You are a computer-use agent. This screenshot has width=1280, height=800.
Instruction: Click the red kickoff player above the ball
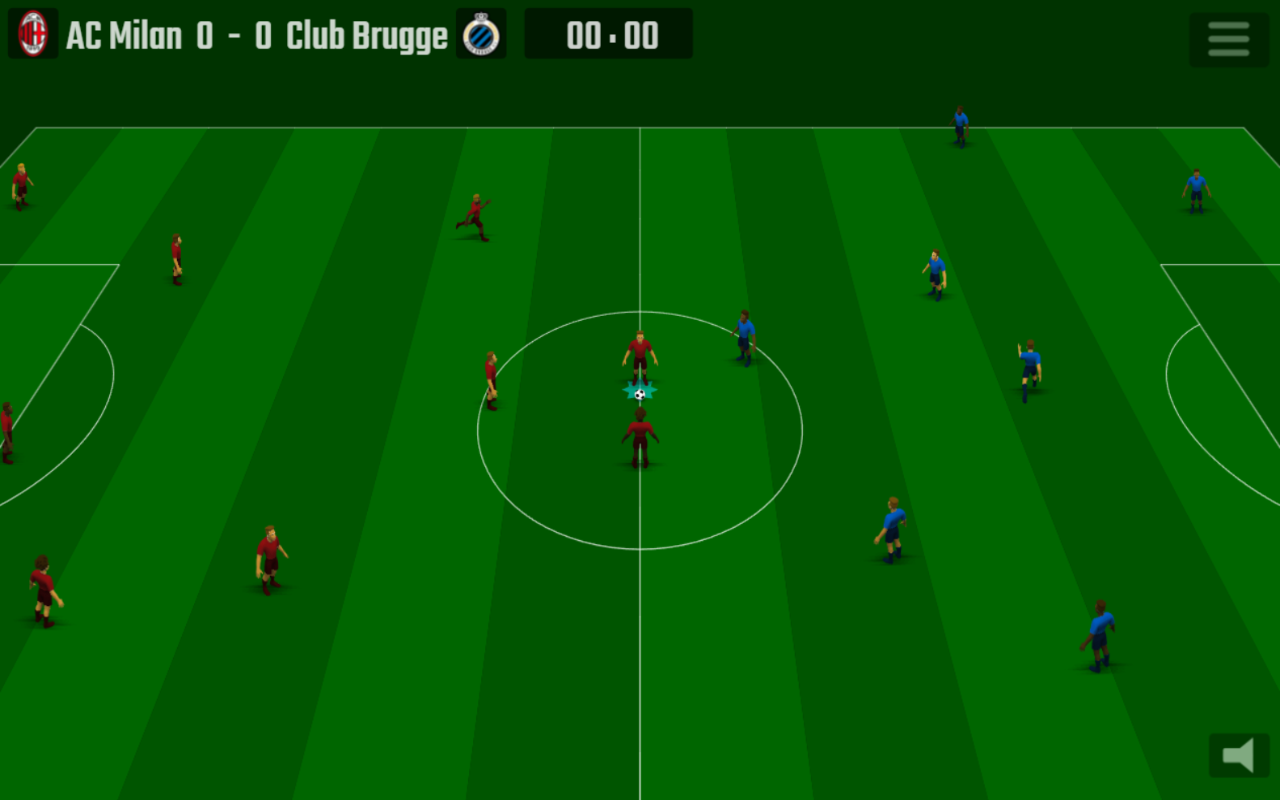click(x=638, y=352)
